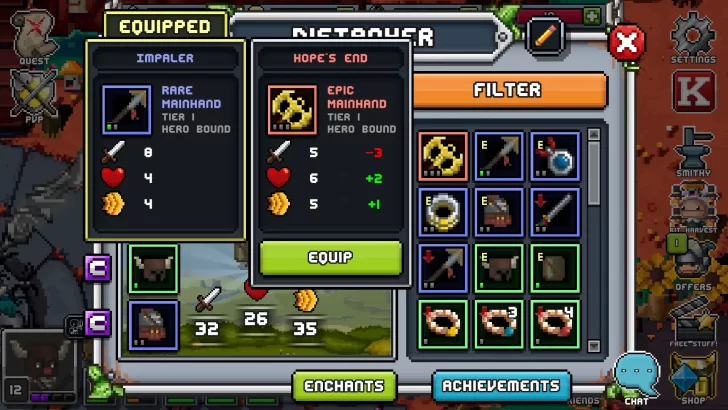This screenshot has height=410, width=728.
Task: Select the gold and silver ring slot
Action: pyautogui.click(x=443, y=213)
